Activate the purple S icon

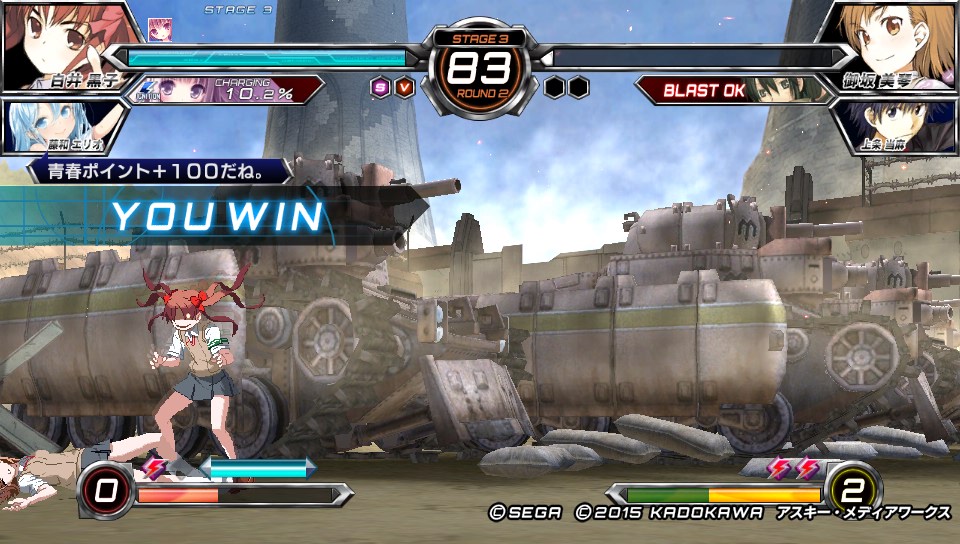(380, 87)
